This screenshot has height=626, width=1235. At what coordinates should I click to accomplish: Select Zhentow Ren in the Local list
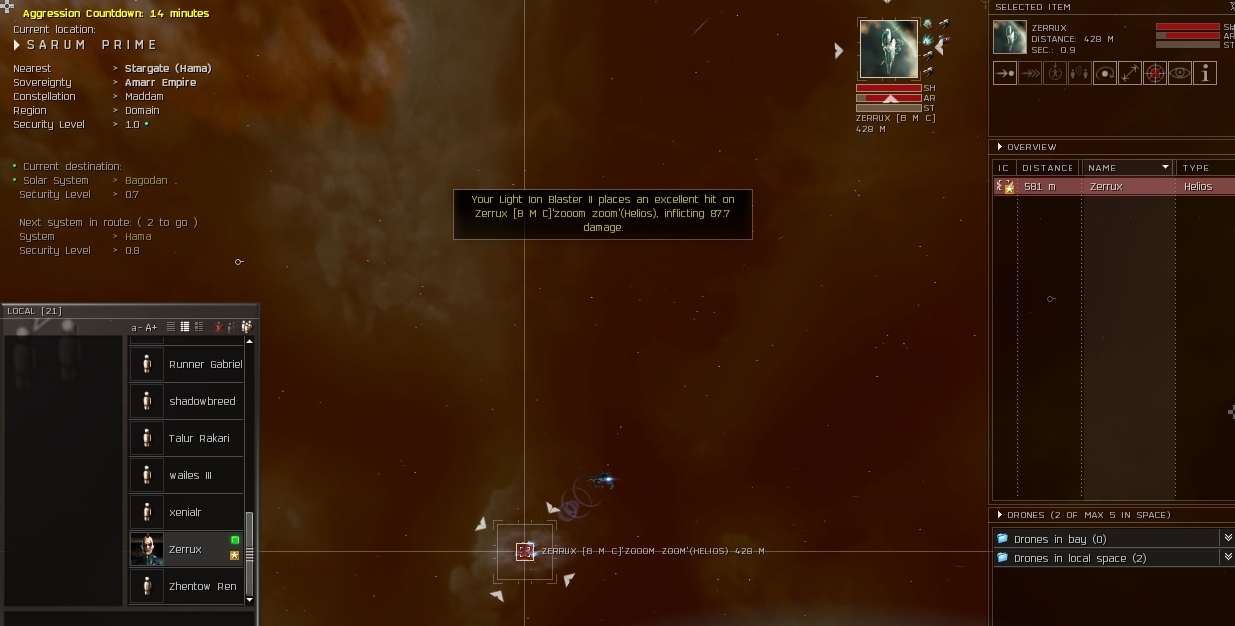pos(202,587)
